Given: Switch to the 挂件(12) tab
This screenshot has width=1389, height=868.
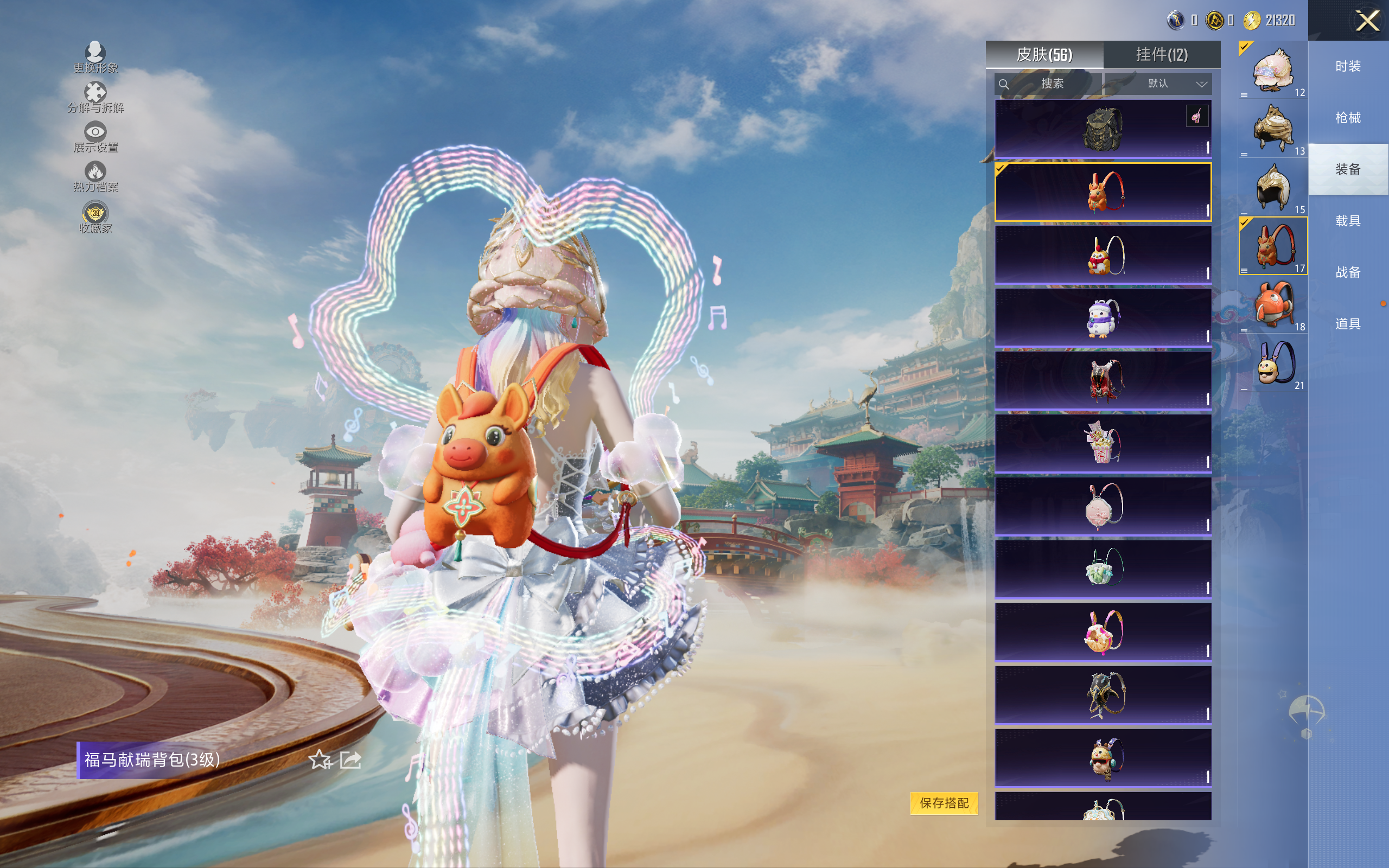Looking at the screenshot, I should [1161, 55].
